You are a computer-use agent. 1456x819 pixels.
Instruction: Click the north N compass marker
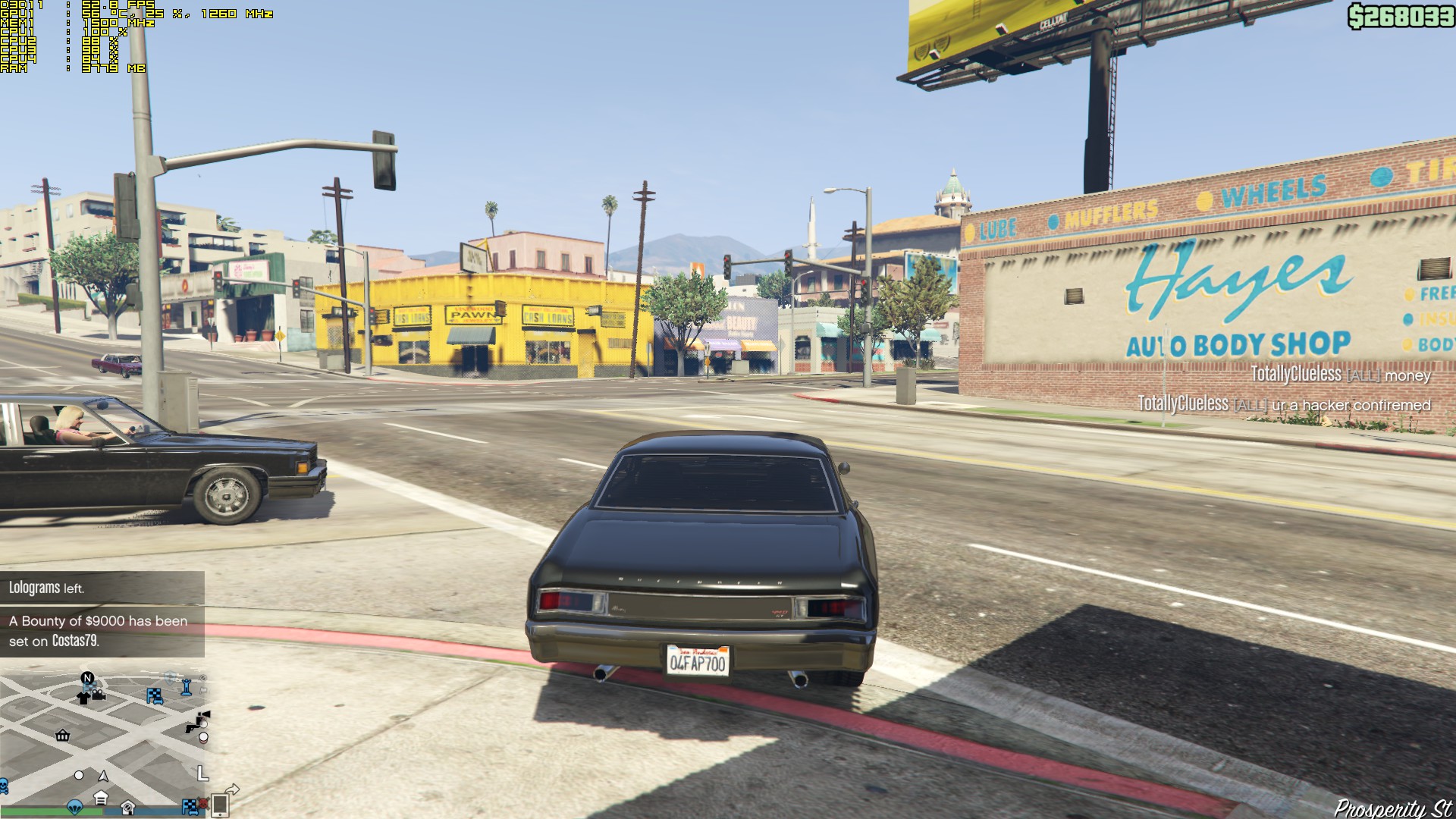pos(87,678)
